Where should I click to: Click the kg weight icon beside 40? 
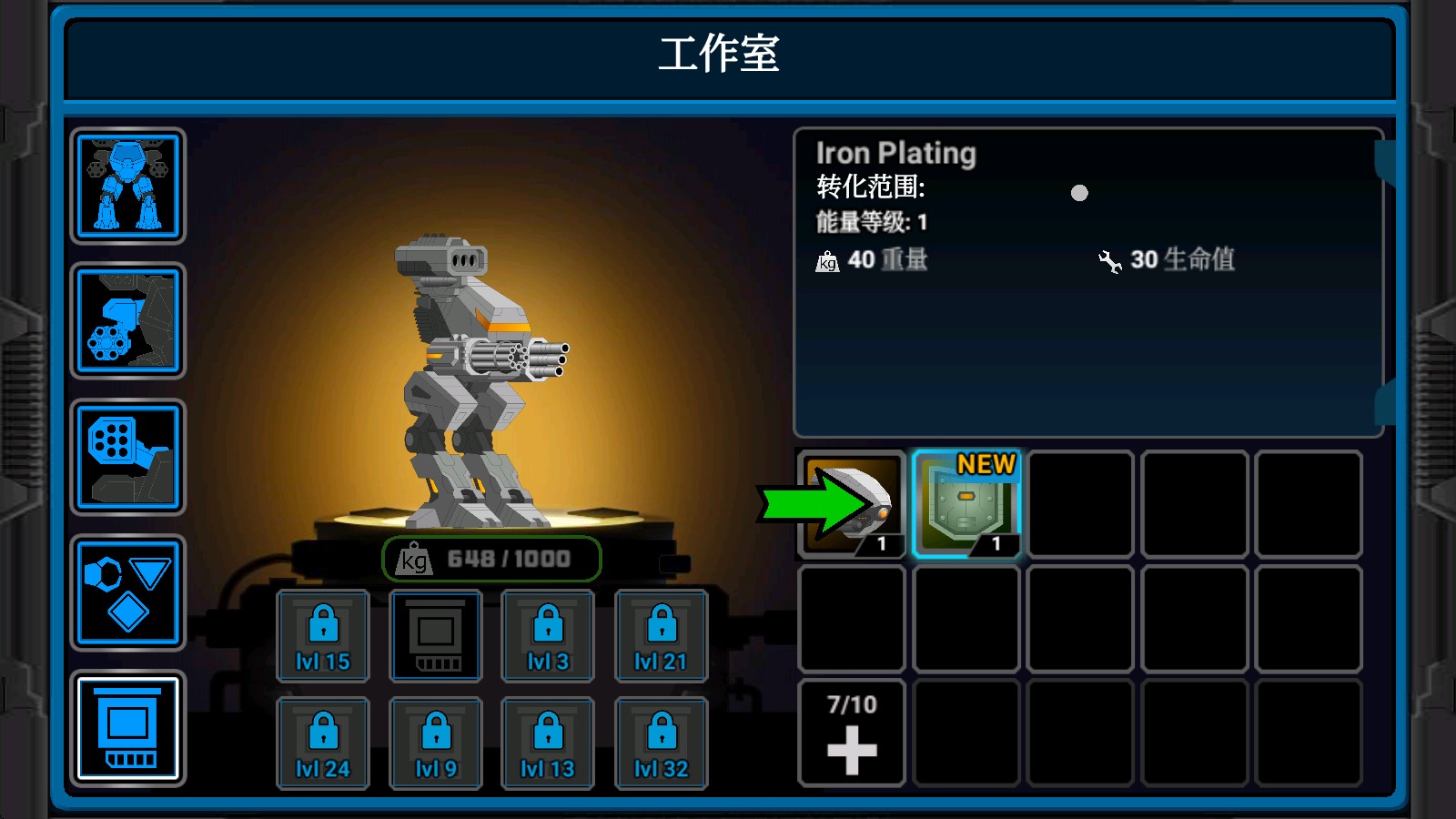coord(826,261)
